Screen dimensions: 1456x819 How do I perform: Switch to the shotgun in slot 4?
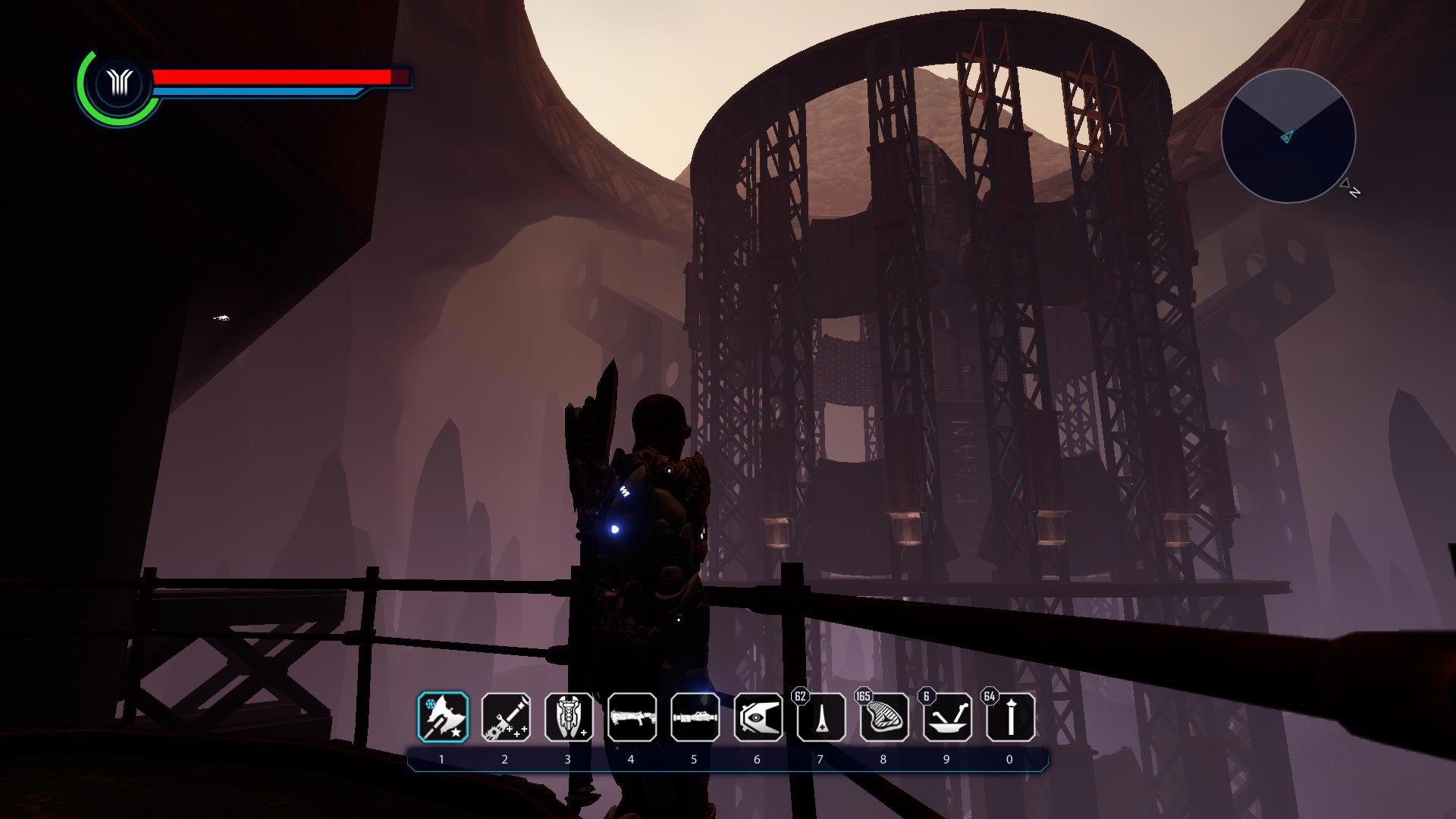(x=632, y=717)
